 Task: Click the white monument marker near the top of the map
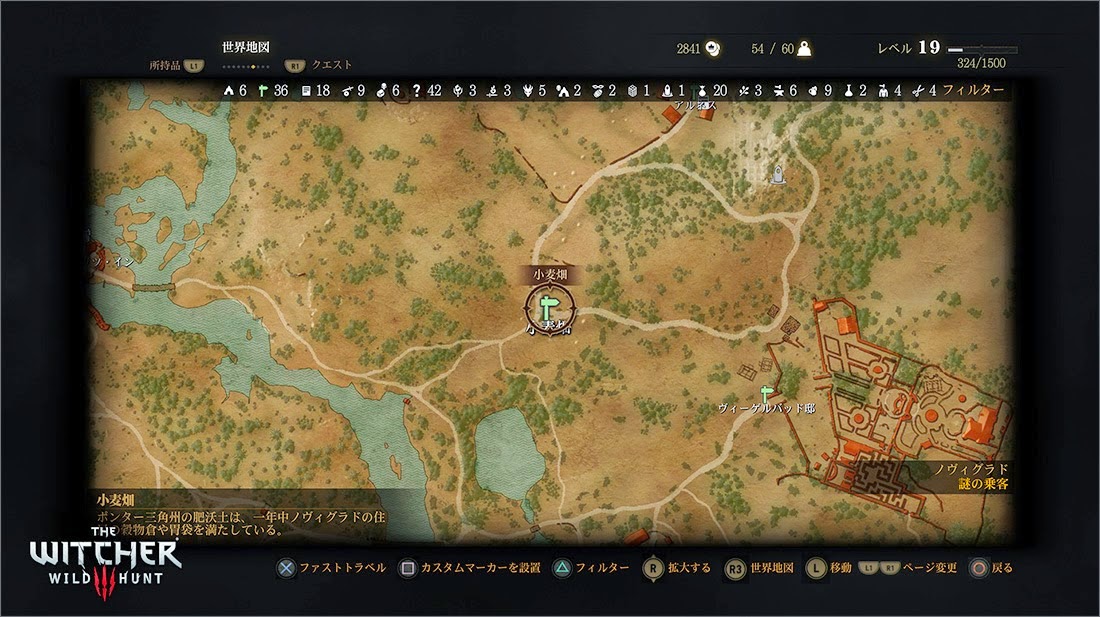click(x=776, y=176)
